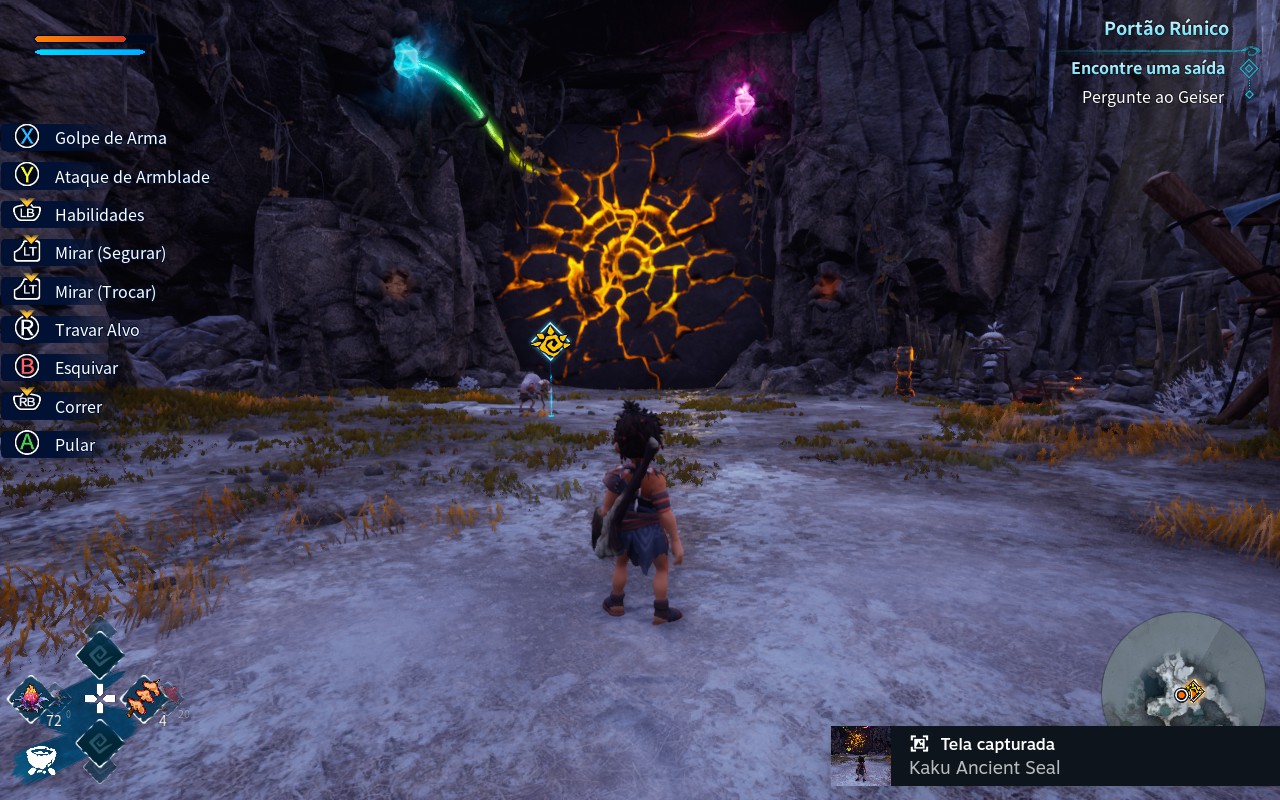
Task: Select the Pergunte ao Geiser objective
Action: (1152, 97)
